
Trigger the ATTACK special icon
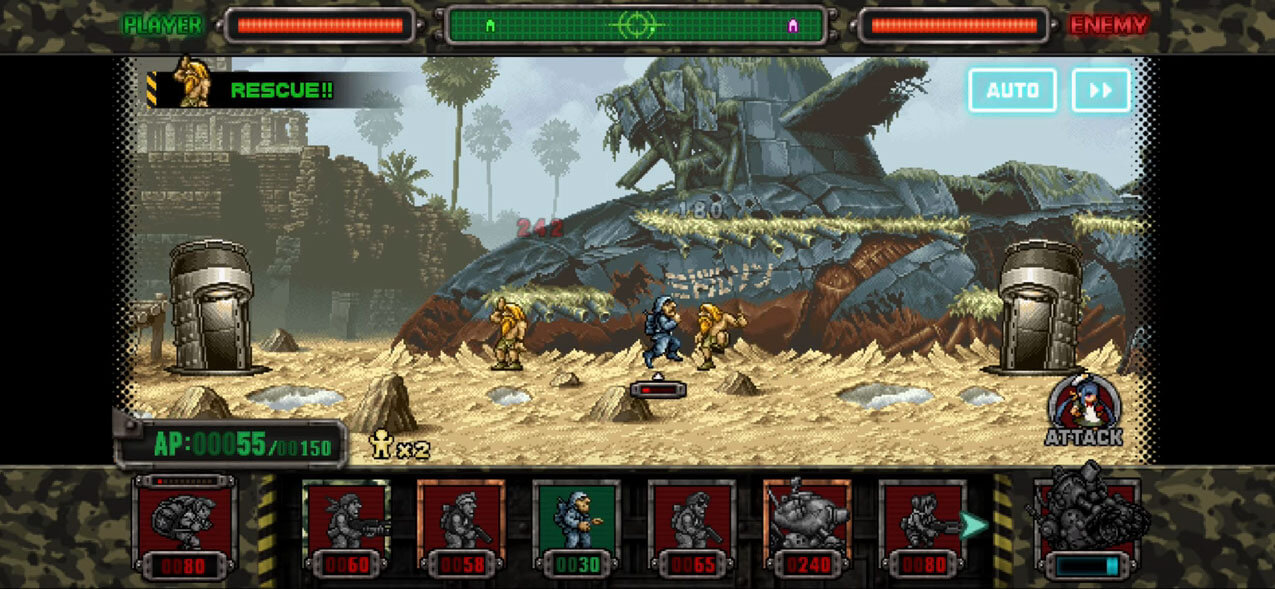tap(1084, 410)
